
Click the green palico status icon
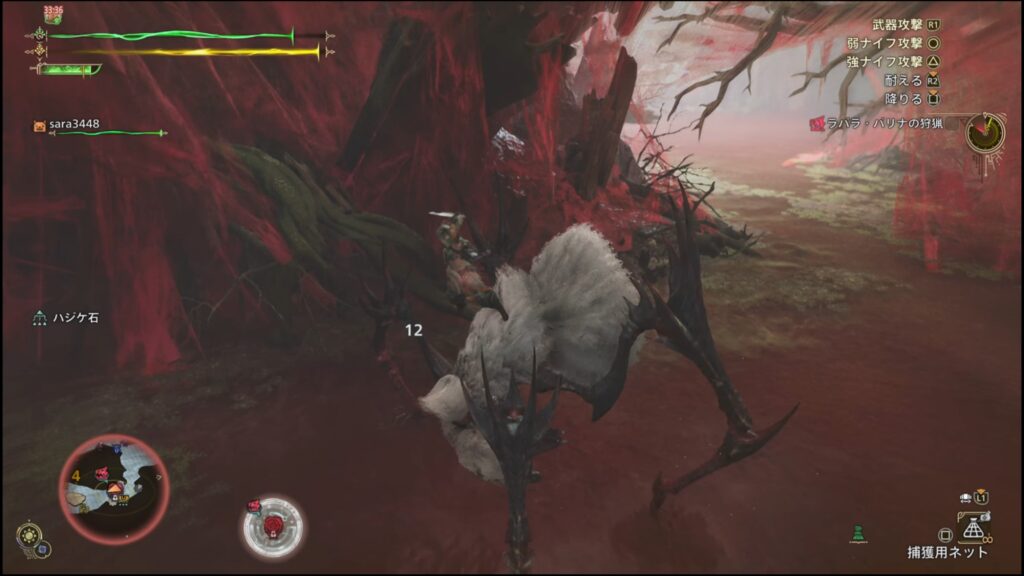click(856, 534)
